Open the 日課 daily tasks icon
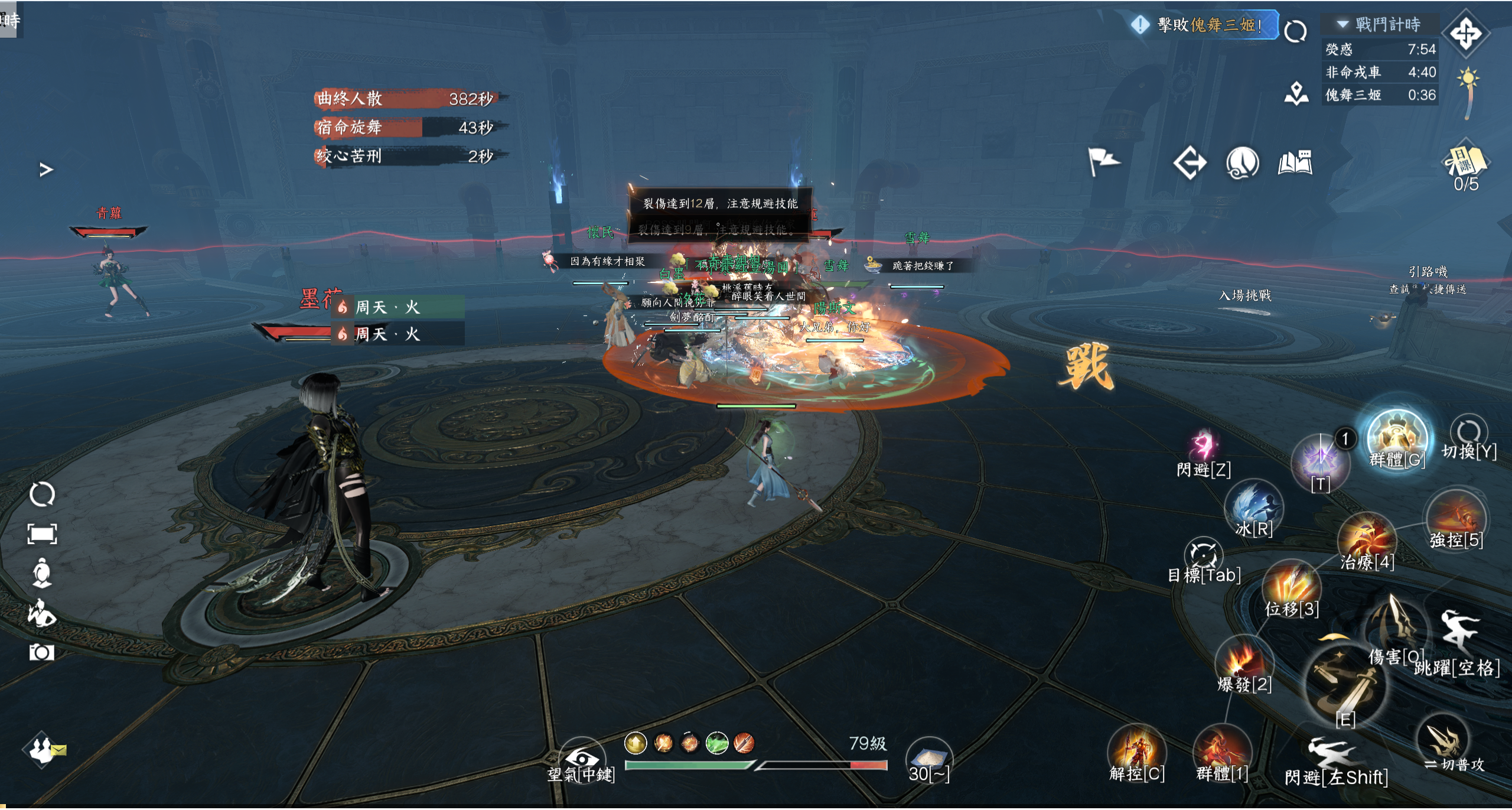 click(x=1465, y=162)
